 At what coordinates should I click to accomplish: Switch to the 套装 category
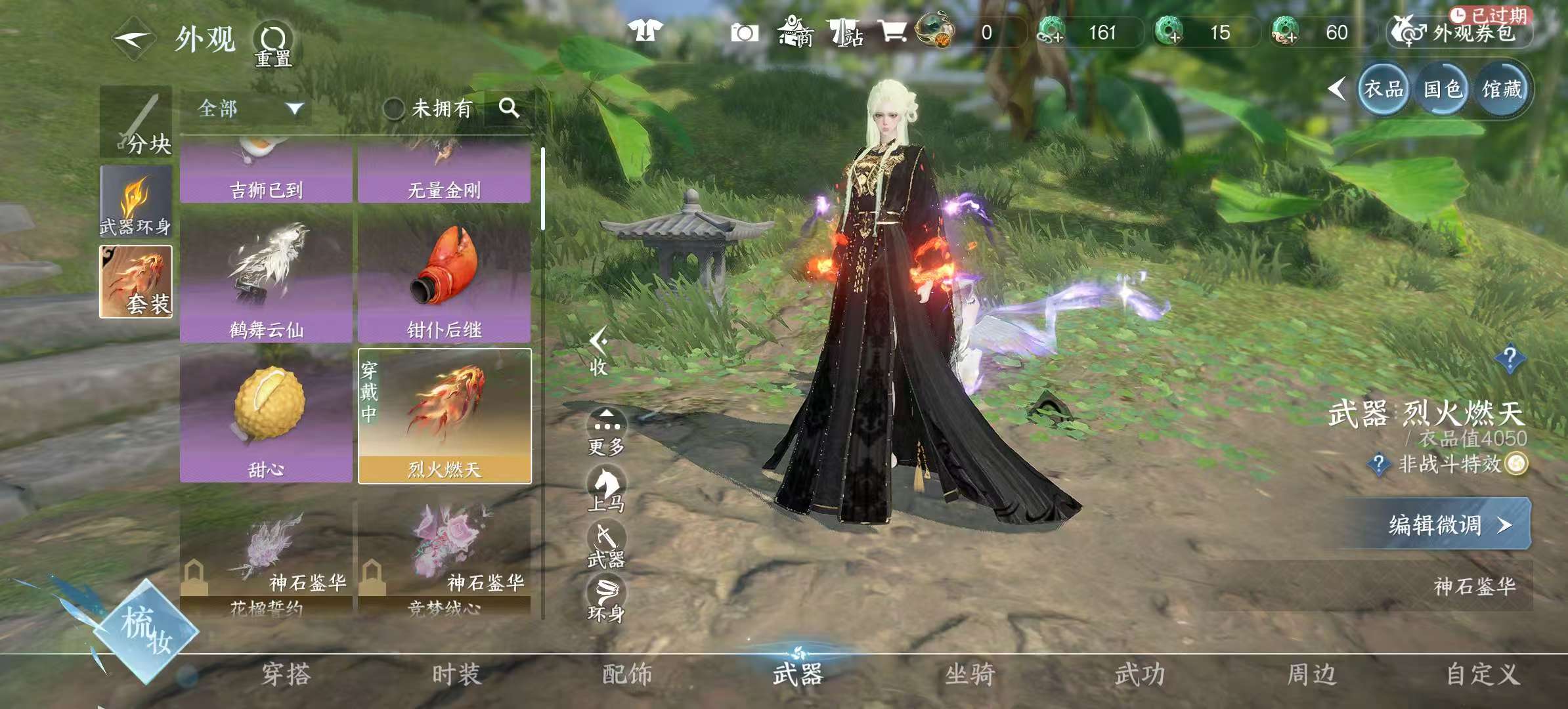click(x=136, y=282)
